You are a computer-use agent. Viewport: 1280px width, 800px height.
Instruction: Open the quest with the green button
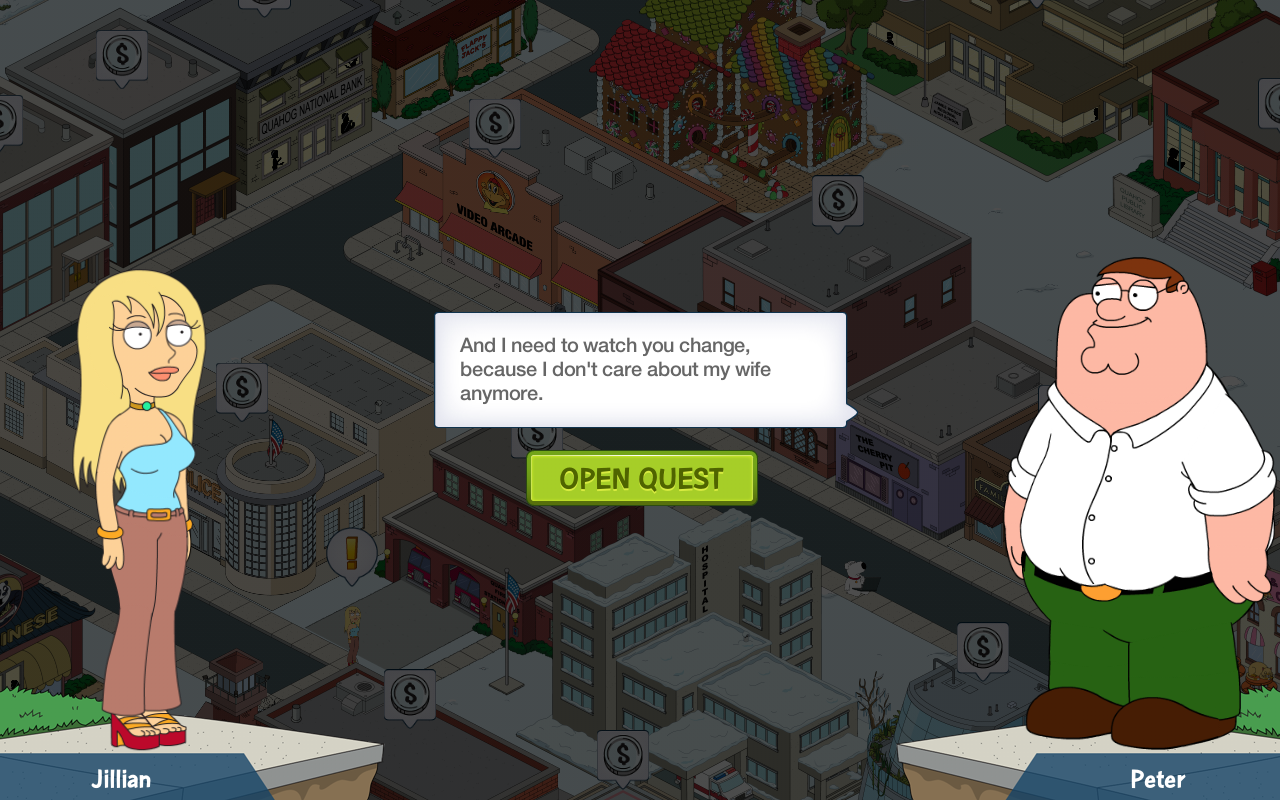pos(641,478)
